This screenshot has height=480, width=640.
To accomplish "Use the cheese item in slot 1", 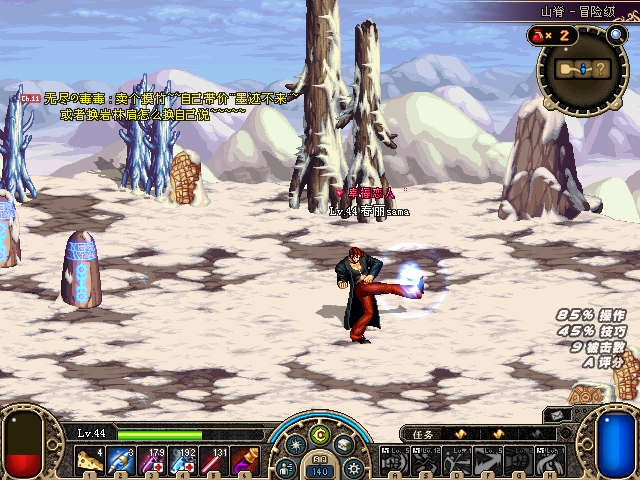I will [x=90, y=460].
